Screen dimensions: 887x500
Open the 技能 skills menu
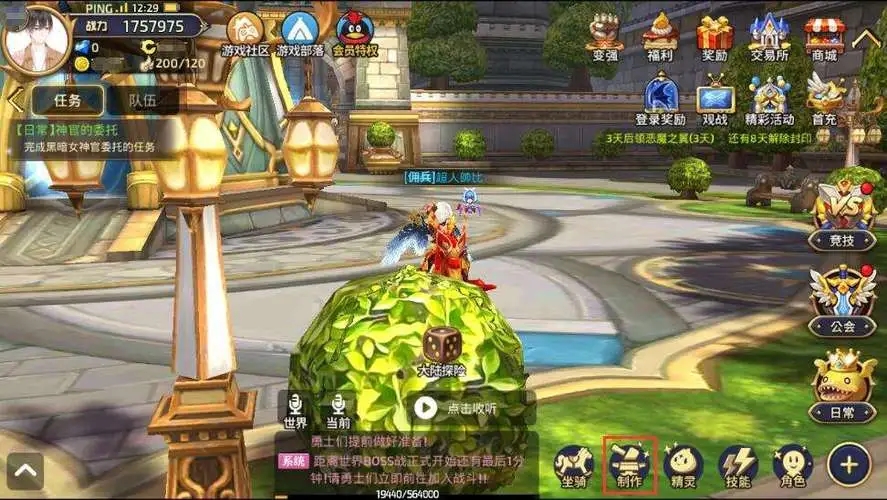pos(738,464)
